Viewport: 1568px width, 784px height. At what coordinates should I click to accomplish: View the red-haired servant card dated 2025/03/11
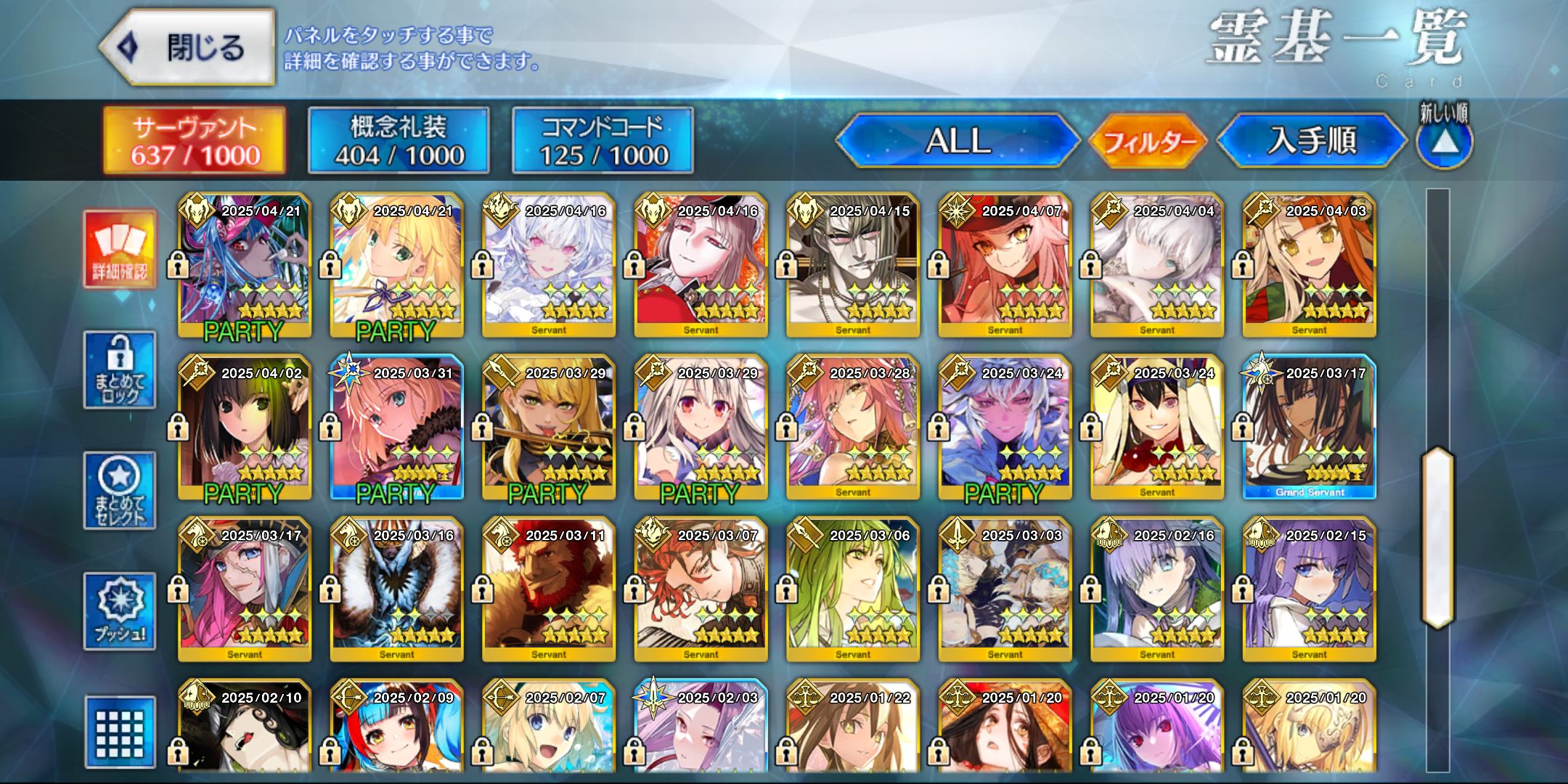[549, 589]
